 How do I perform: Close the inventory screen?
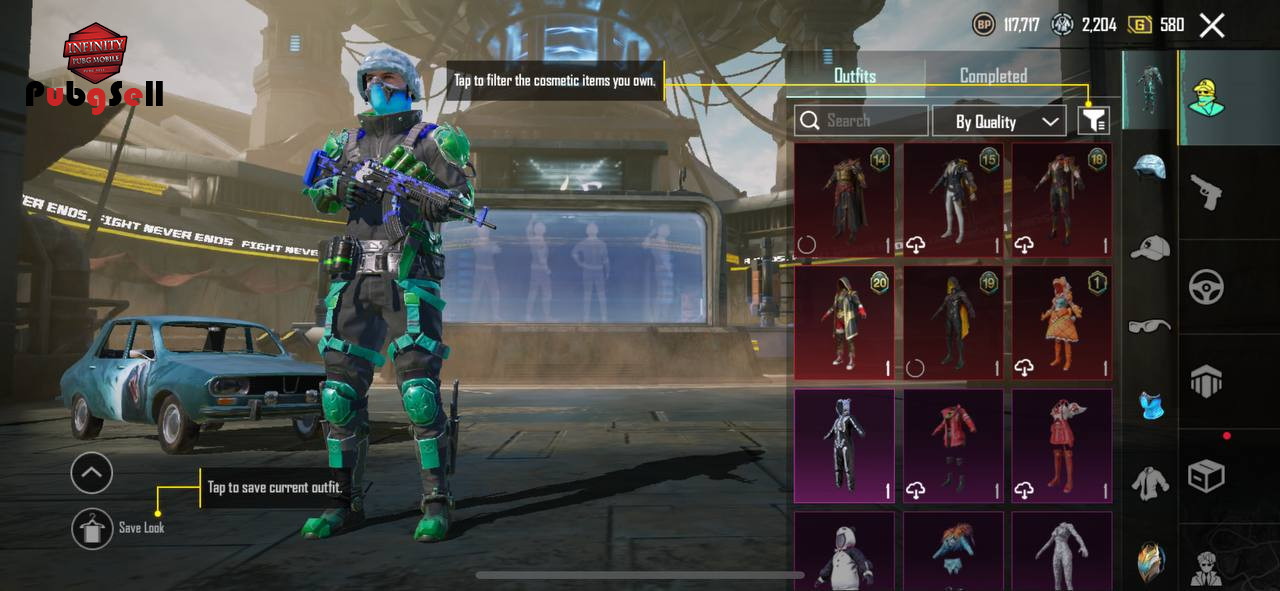(x=1212, y=25)
